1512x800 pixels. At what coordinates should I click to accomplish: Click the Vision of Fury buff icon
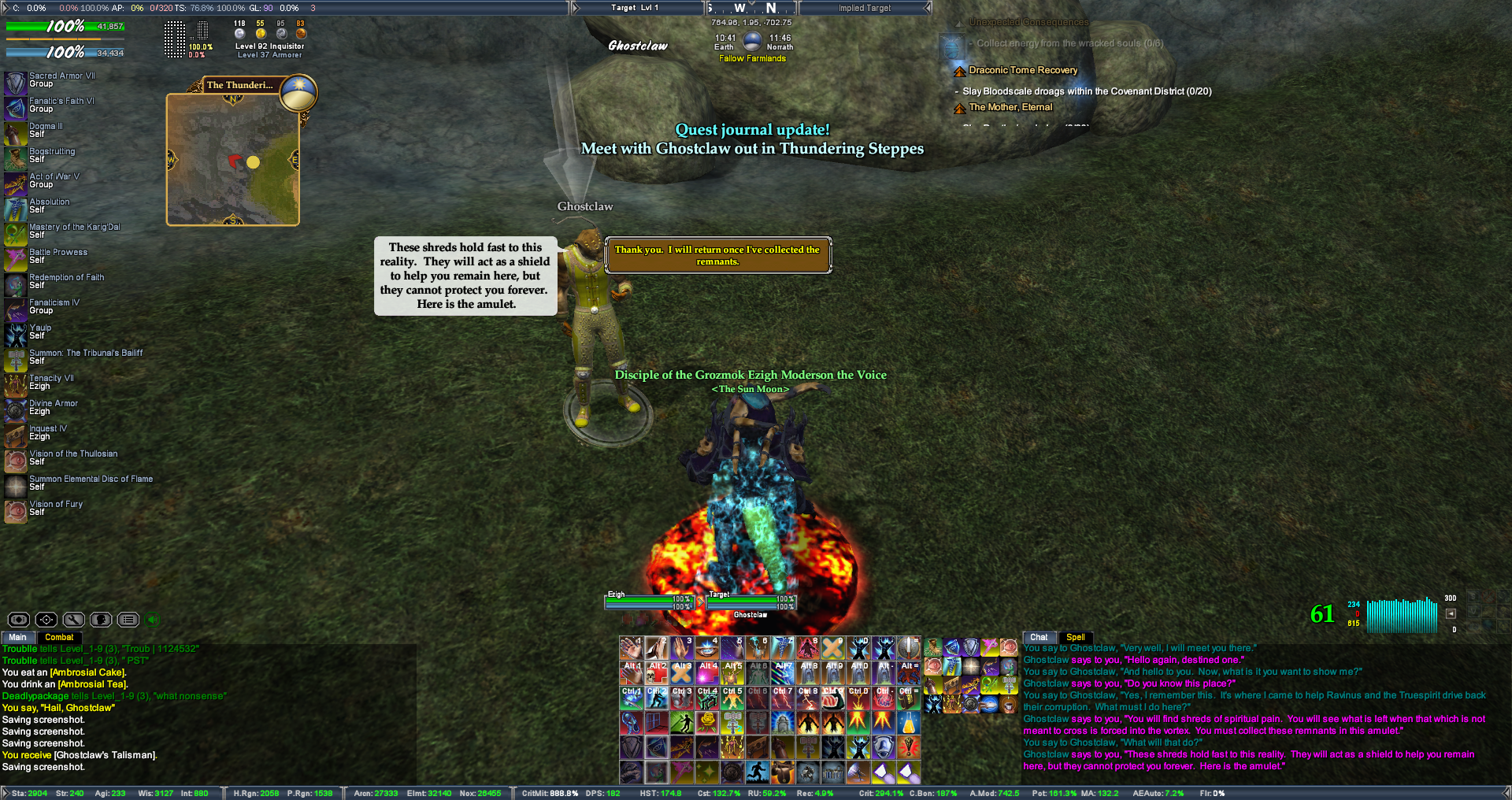16,511
